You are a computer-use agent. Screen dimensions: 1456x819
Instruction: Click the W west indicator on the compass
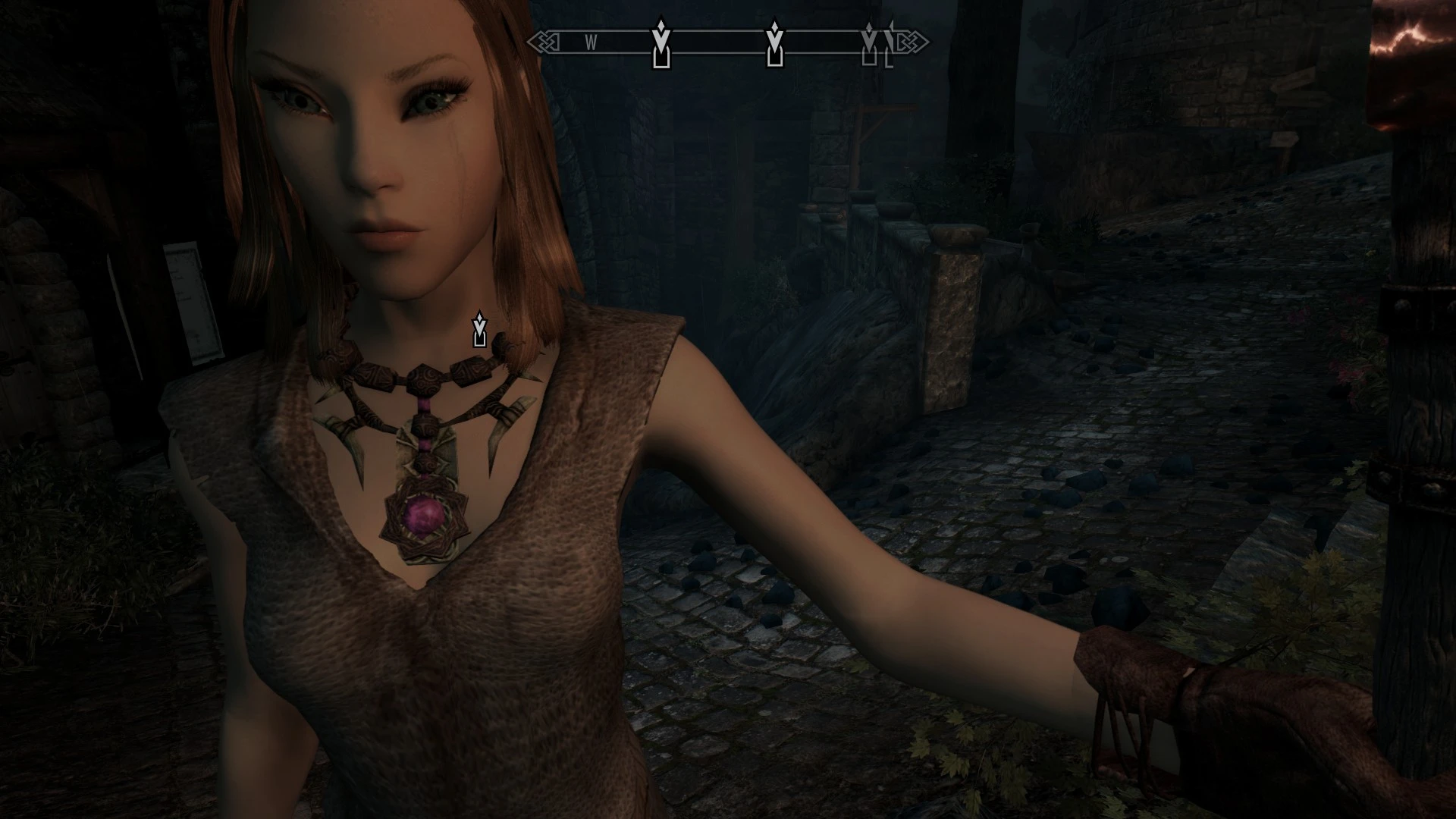click(x=591, y=43)
